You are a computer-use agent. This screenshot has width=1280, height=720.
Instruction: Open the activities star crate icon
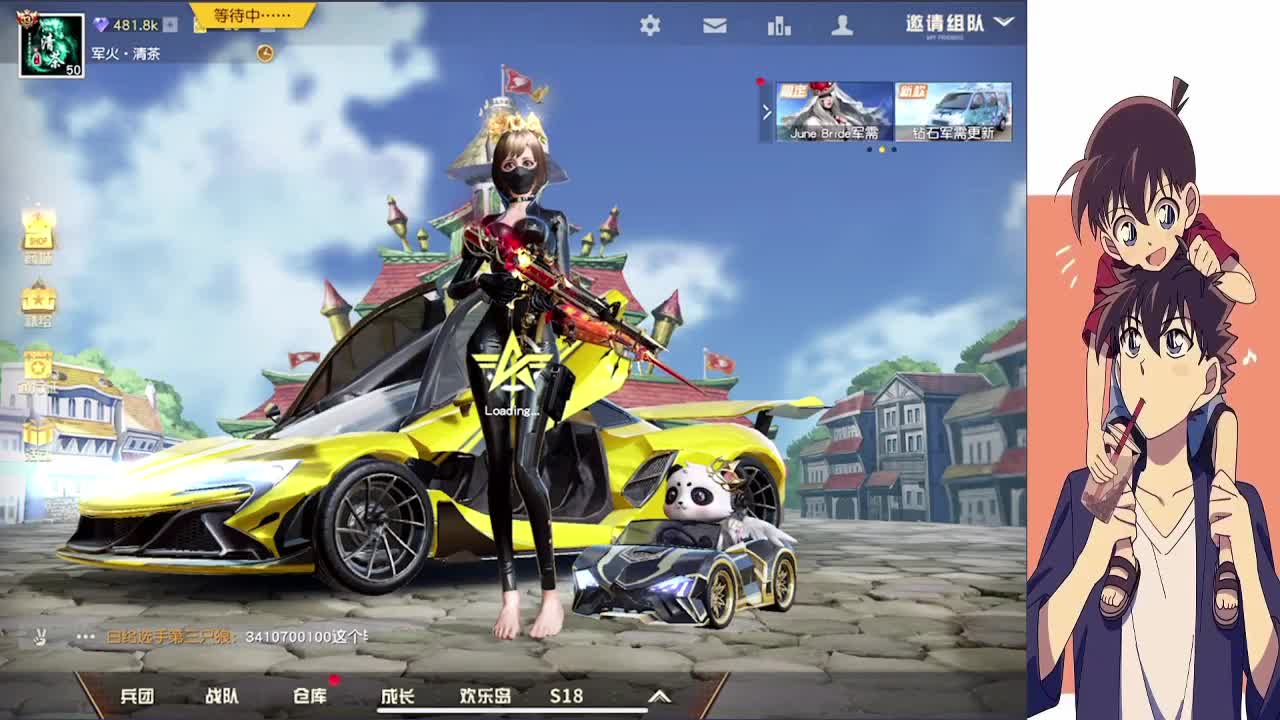[x=39, y=365]
